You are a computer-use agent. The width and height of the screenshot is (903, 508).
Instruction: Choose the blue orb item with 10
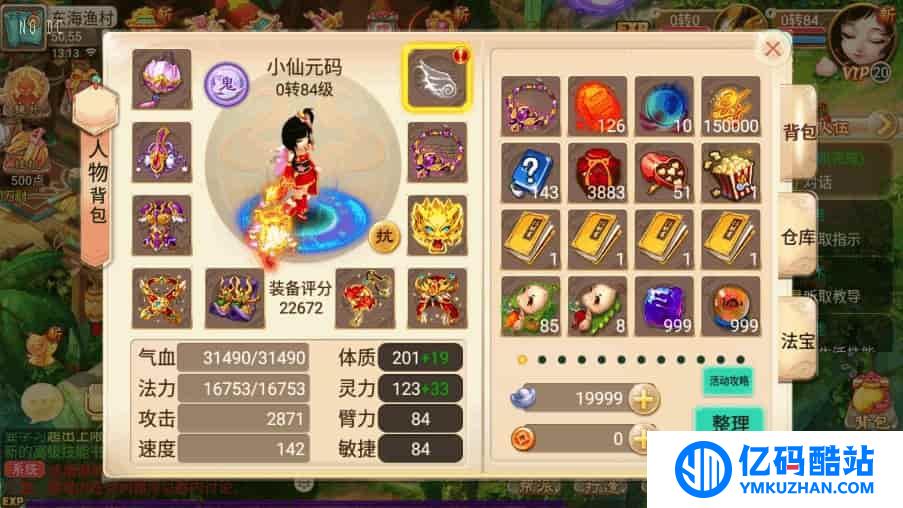(x=664, y=105)
